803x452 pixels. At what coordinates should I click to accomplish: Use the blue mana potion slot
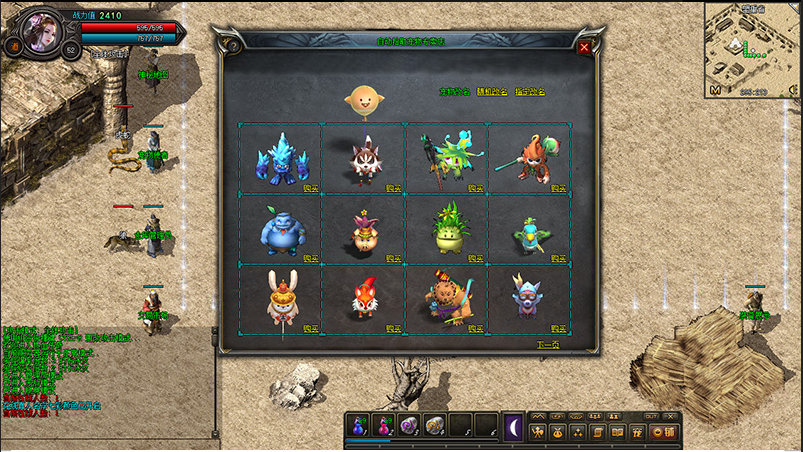point(358,427)
